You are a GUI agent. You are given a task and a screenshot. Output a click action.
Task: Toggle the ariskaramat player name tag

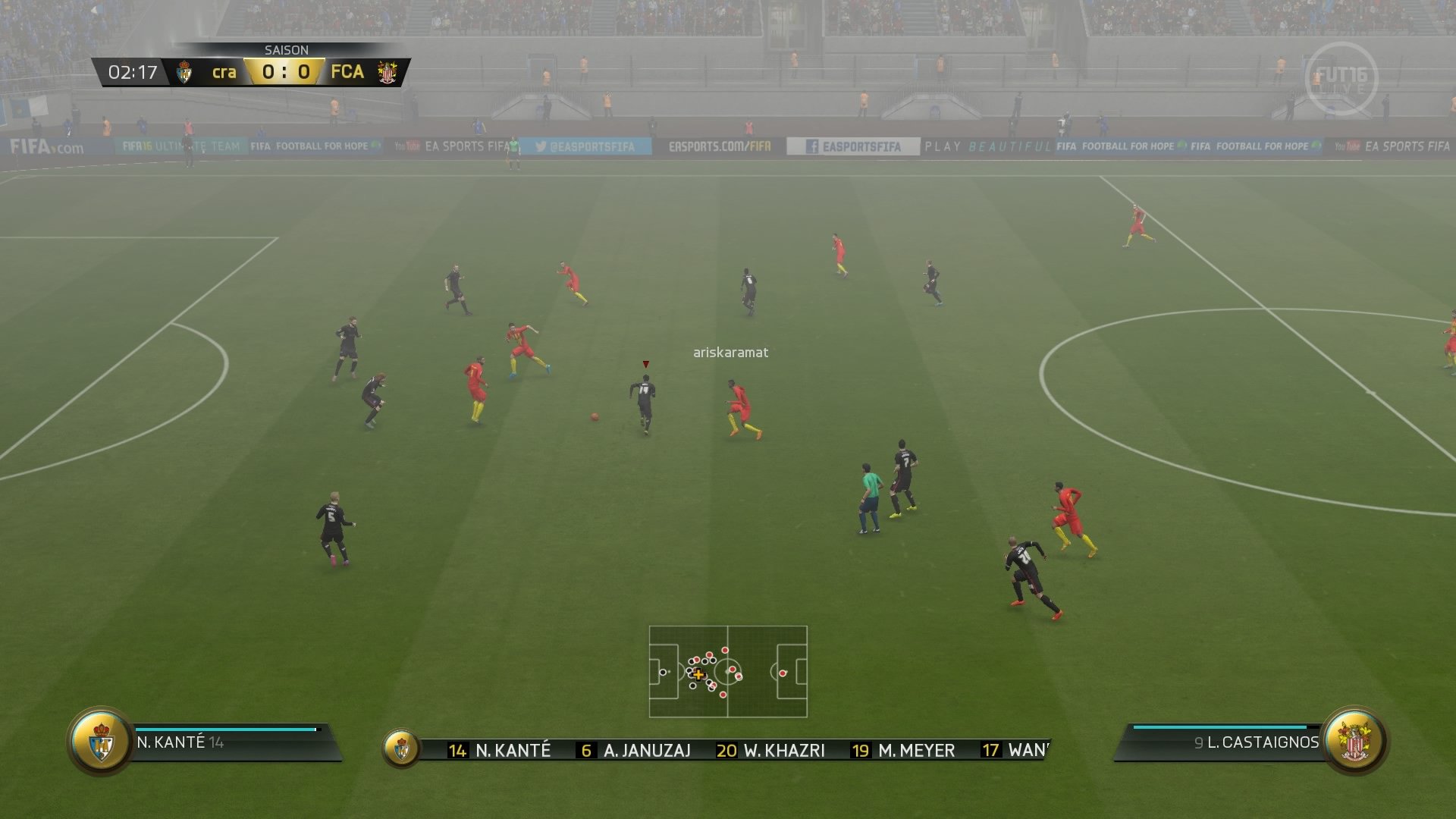tap(730, 350)
